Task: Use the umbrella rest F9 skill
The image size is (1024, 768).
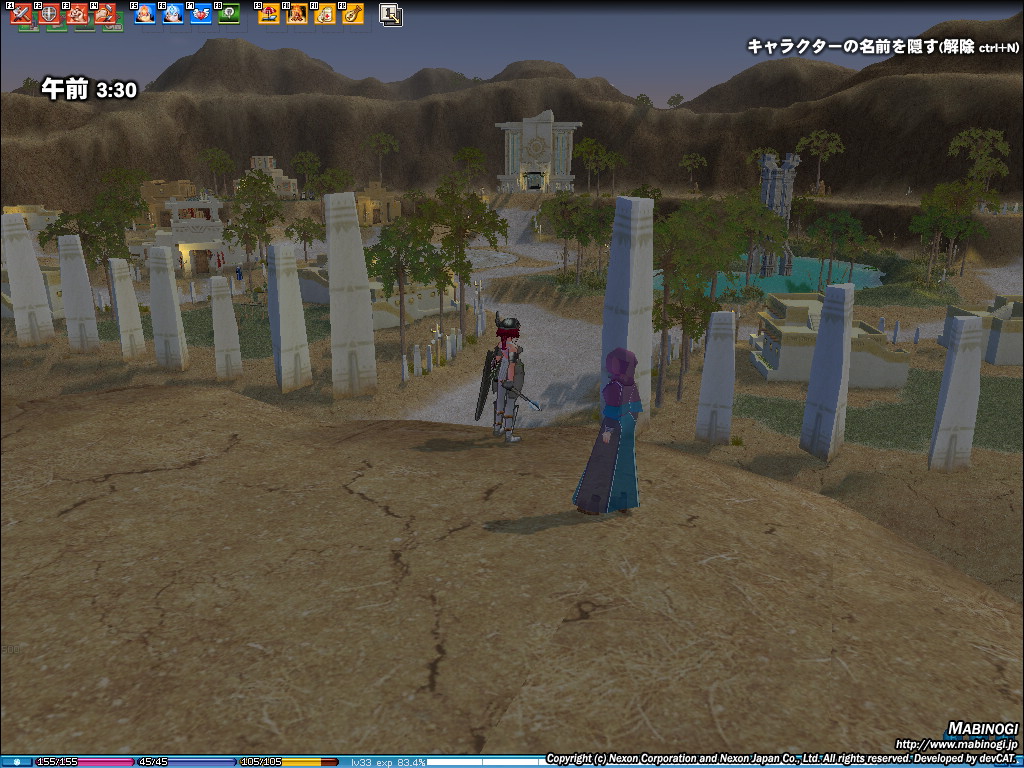Action: pos(269,15)
